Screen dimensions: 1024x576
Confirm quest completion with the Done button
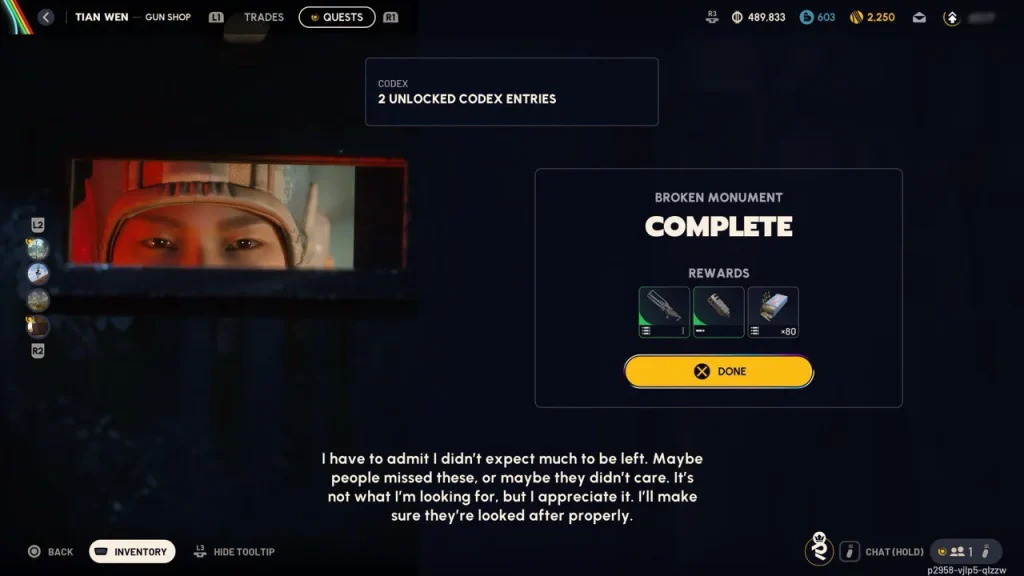[x=719, y=371]
